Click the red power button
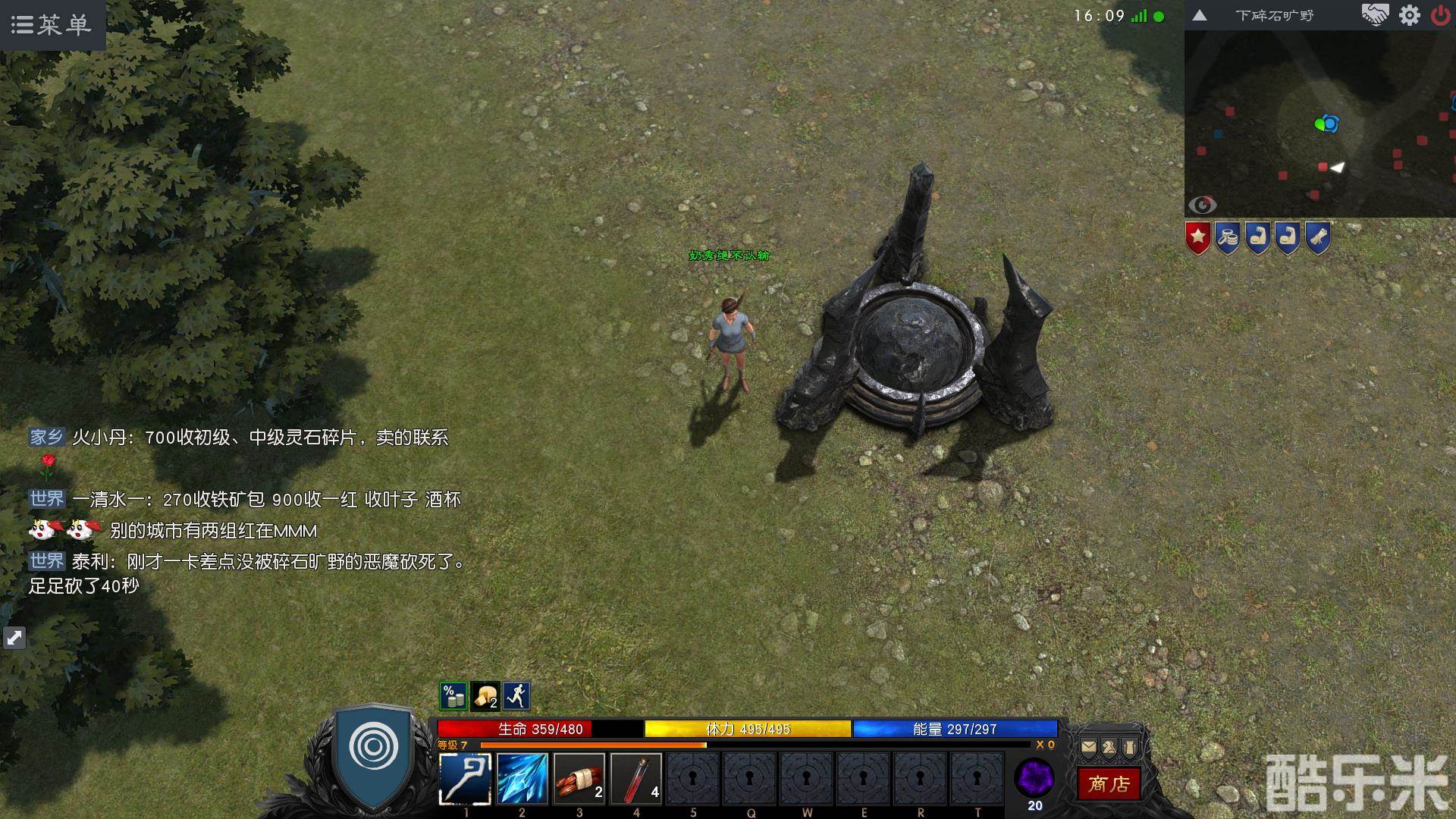This screenshot has width=1456, height=819. [1440, 15]
